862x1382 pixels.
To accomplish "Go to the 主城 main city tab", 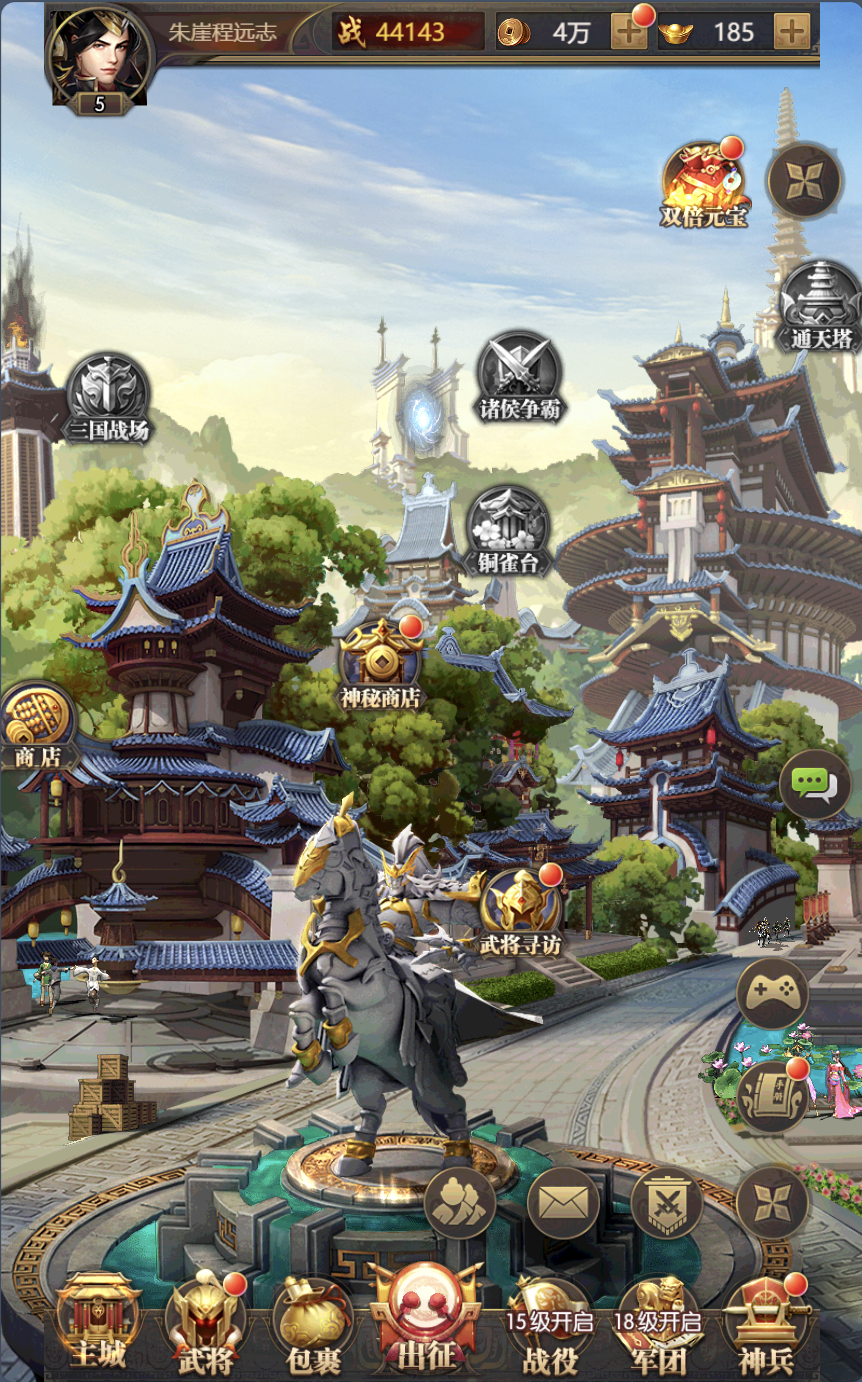I will (x=98, y=1322).
